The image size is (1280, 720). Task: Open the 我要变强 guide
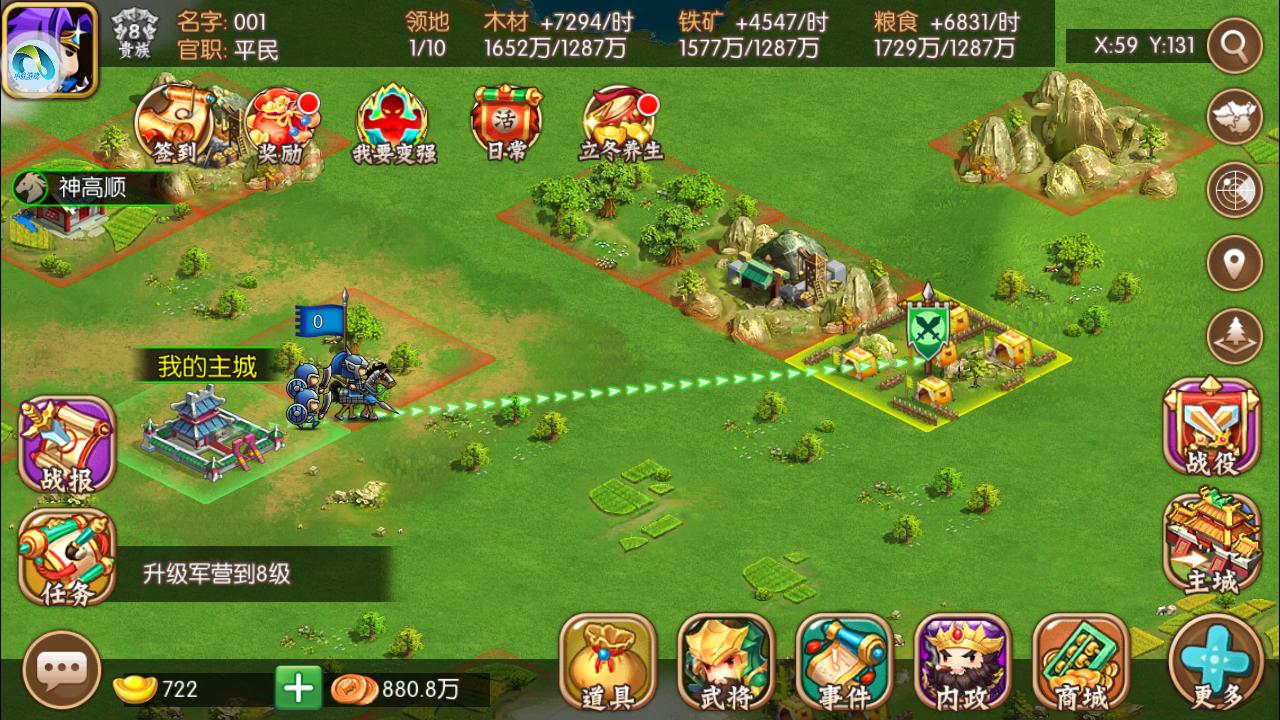point(394,125)
